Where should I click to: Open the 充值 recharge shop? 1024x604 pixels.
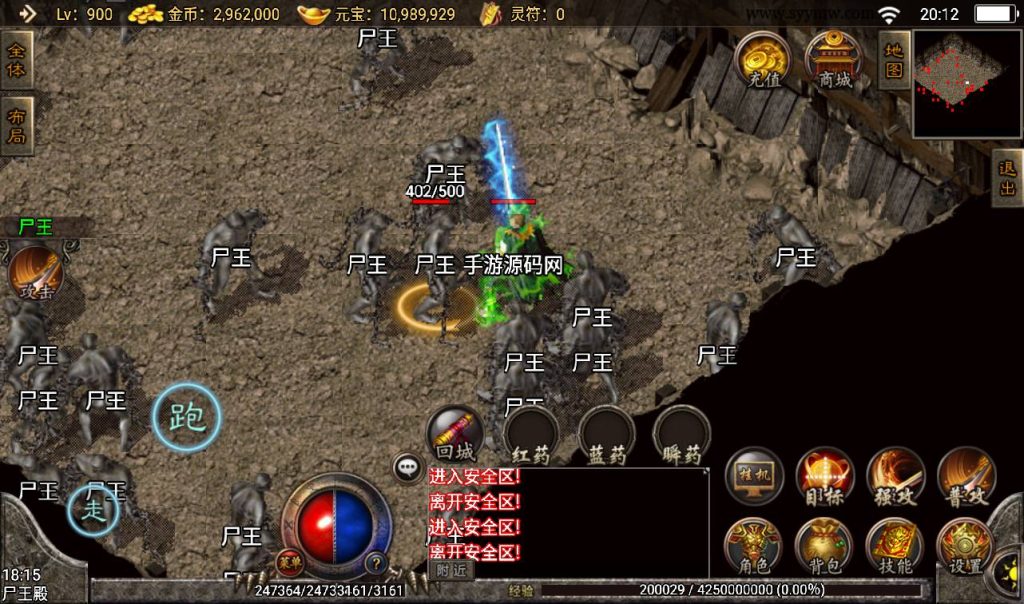[x=765, y=60]
